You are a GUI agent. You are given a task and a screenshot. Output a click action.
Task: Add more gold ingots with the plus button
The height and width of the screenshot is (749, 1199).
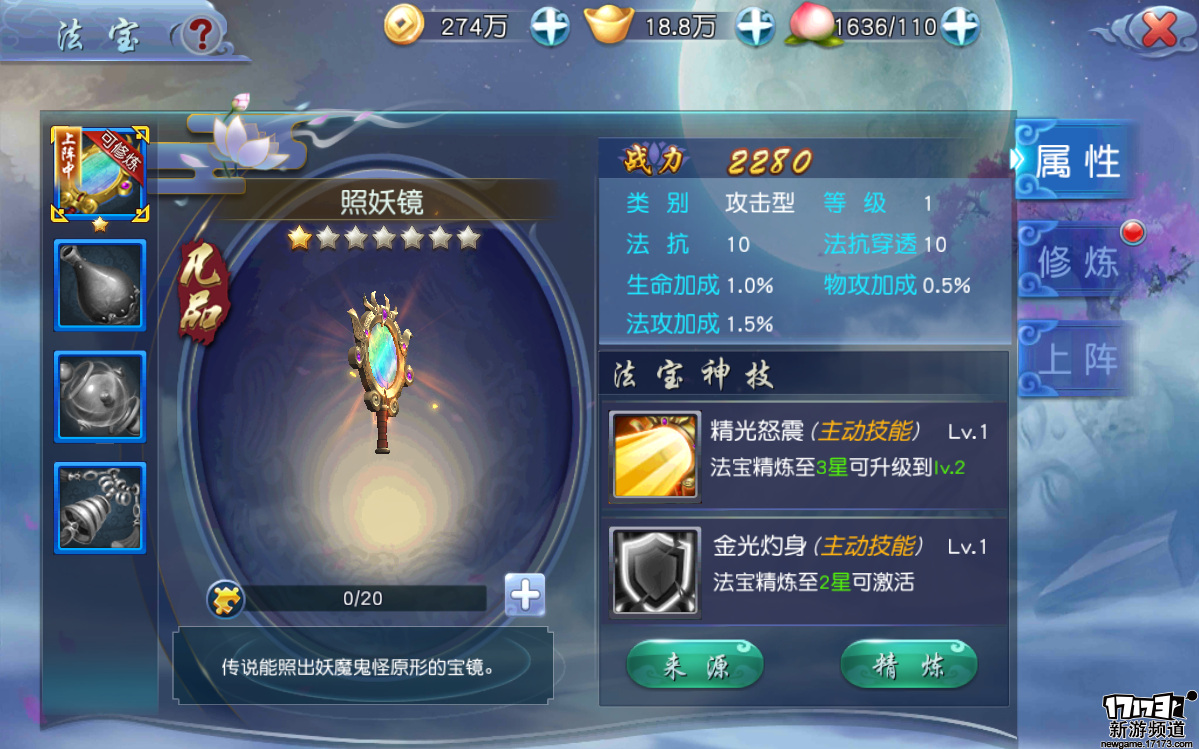coord(755,27)
